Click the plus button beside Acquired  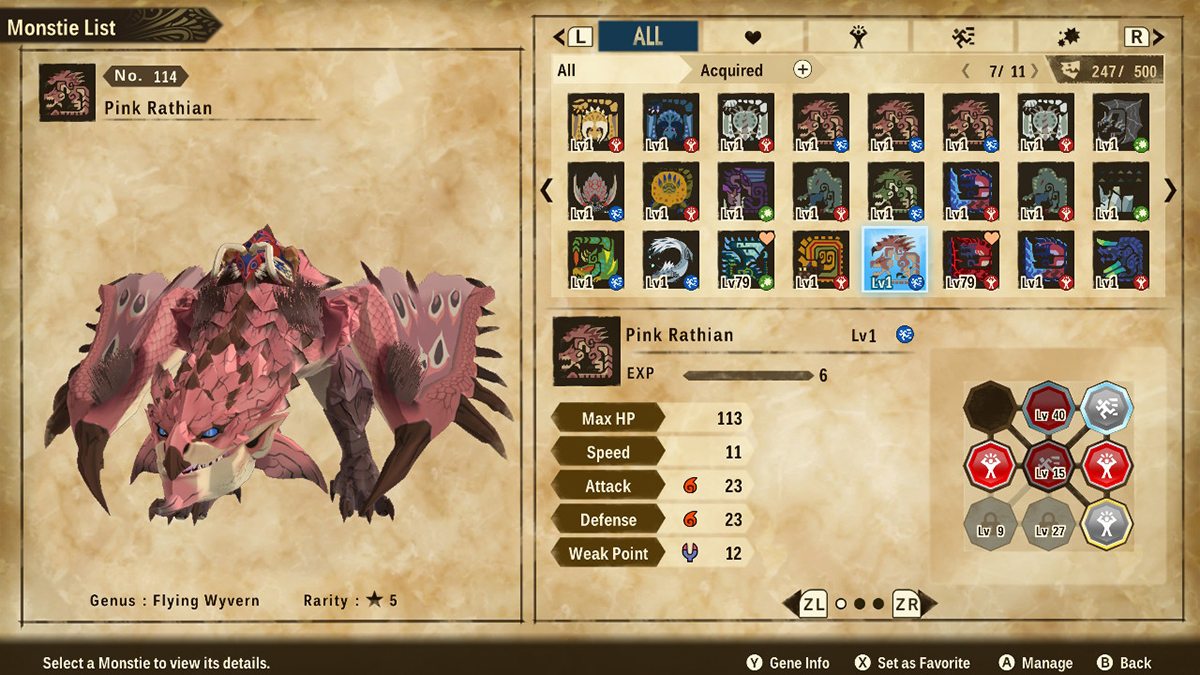tap(802, 69)
